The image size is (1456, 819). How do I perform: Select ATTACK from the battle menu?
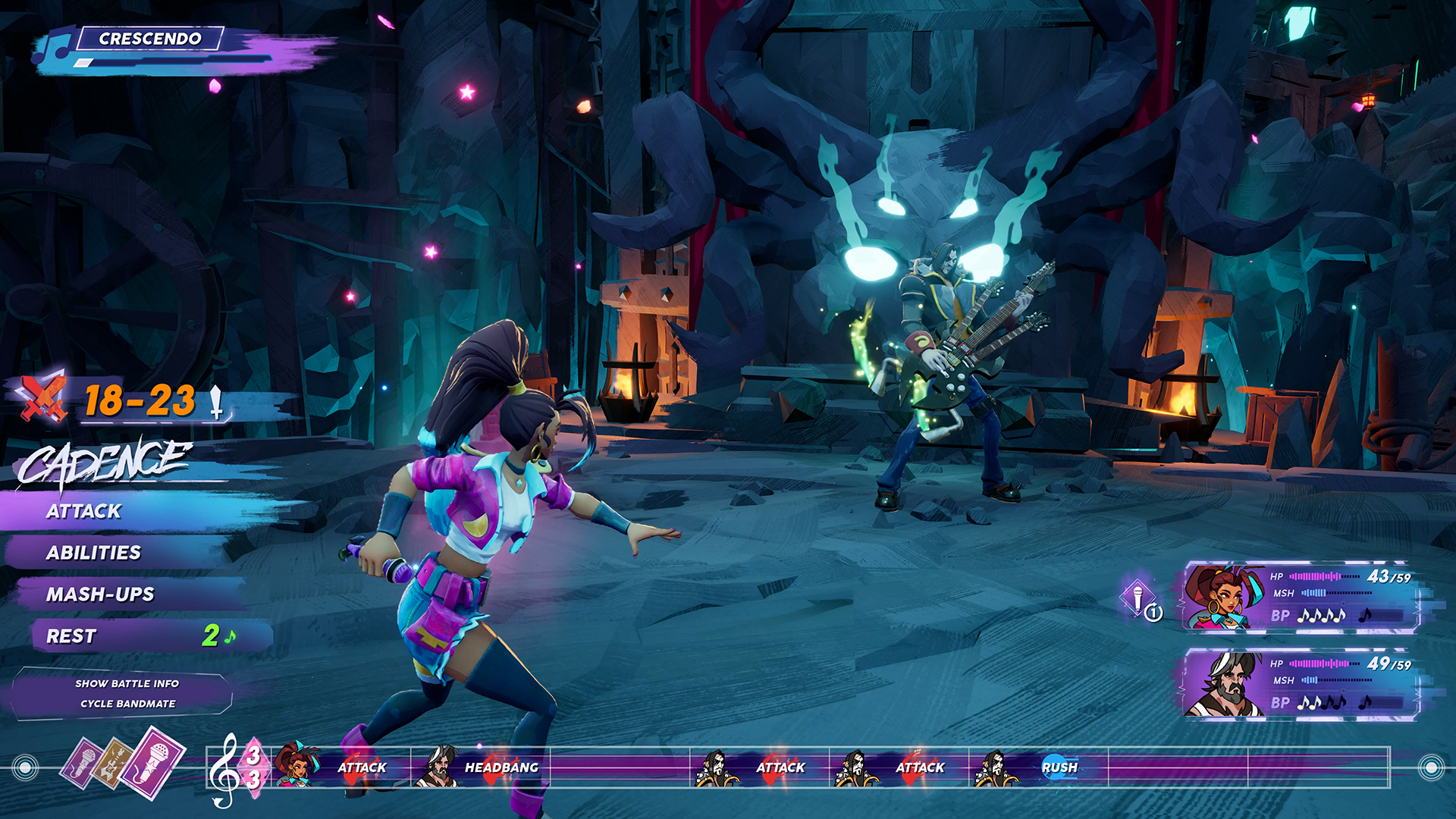83,511
